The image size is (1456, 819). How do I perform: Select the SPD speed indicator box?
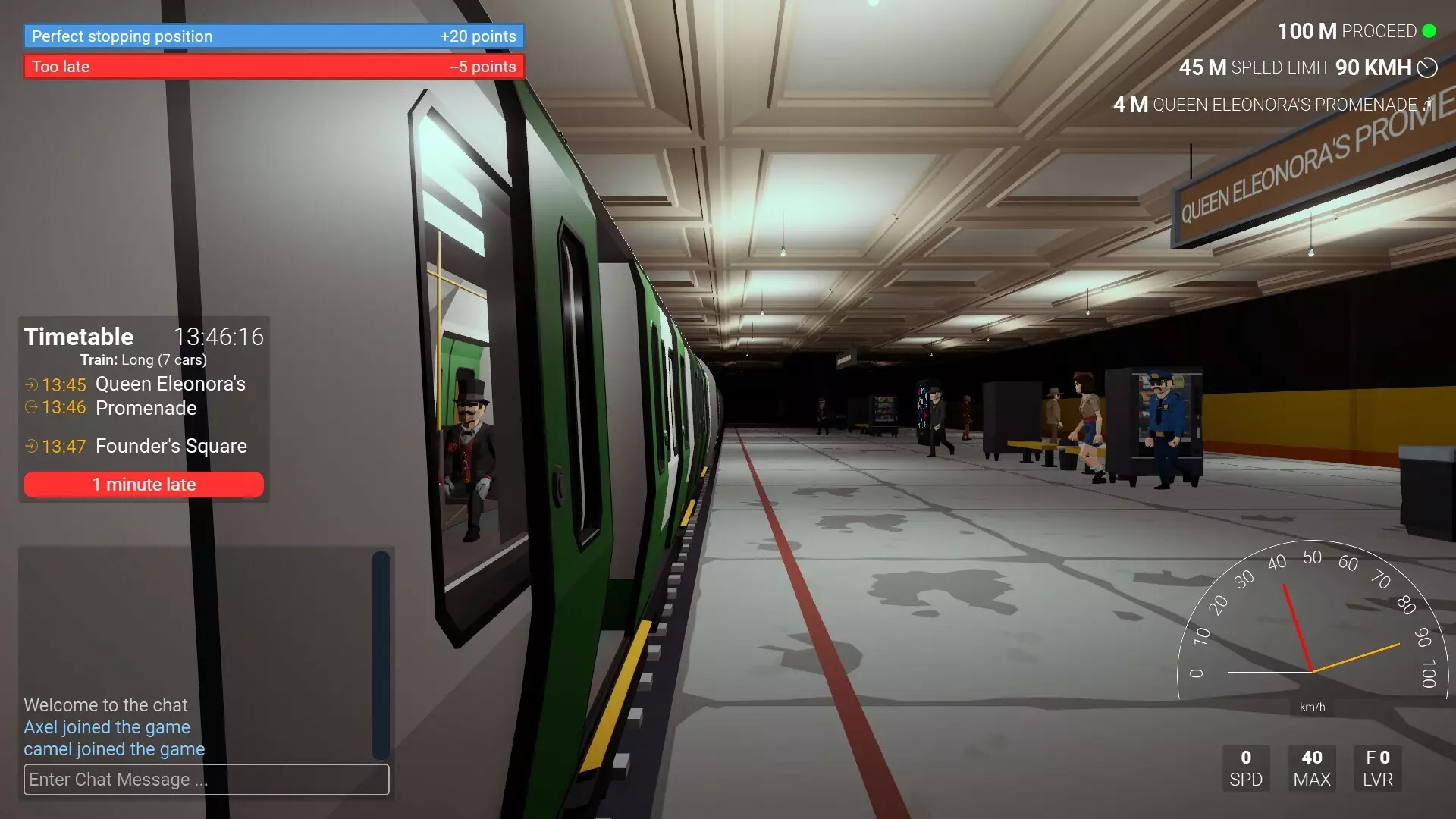[x=1245, y=768]
